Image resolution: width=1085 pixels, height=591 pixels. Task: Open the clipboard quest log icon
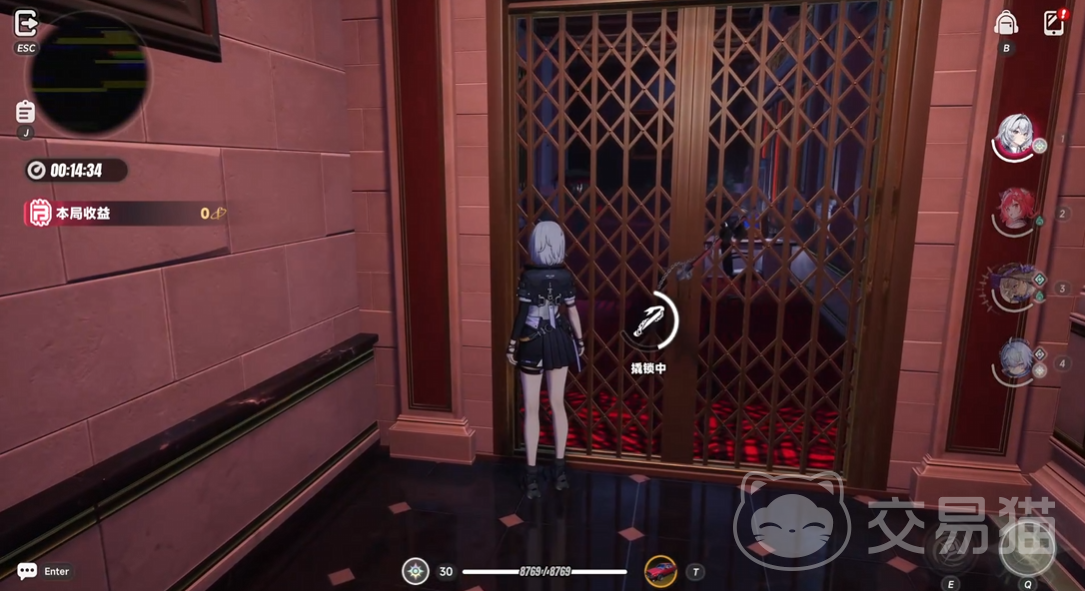click(26, 112)
